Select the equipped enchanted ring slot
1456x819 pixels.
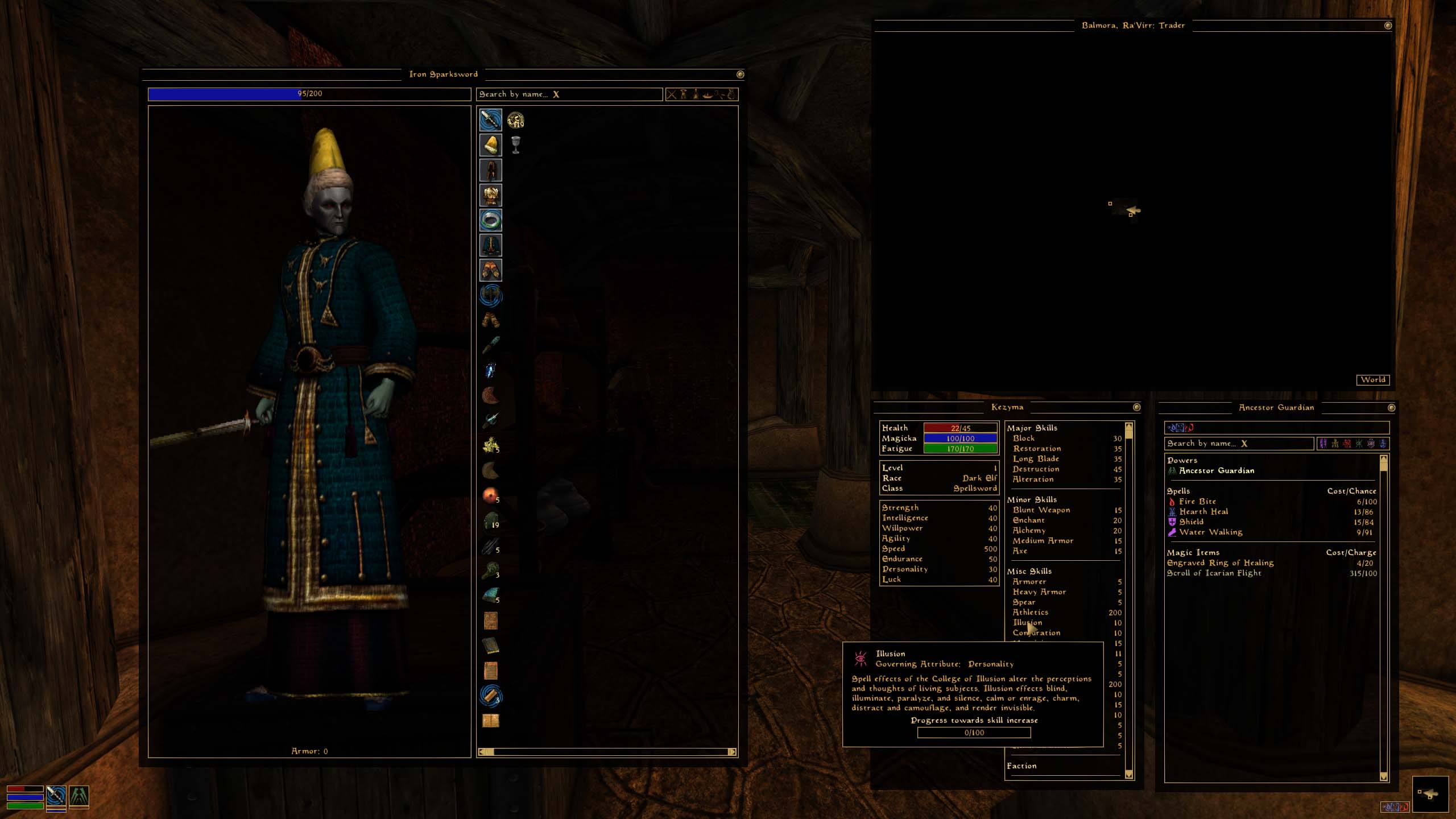point(490,220)
